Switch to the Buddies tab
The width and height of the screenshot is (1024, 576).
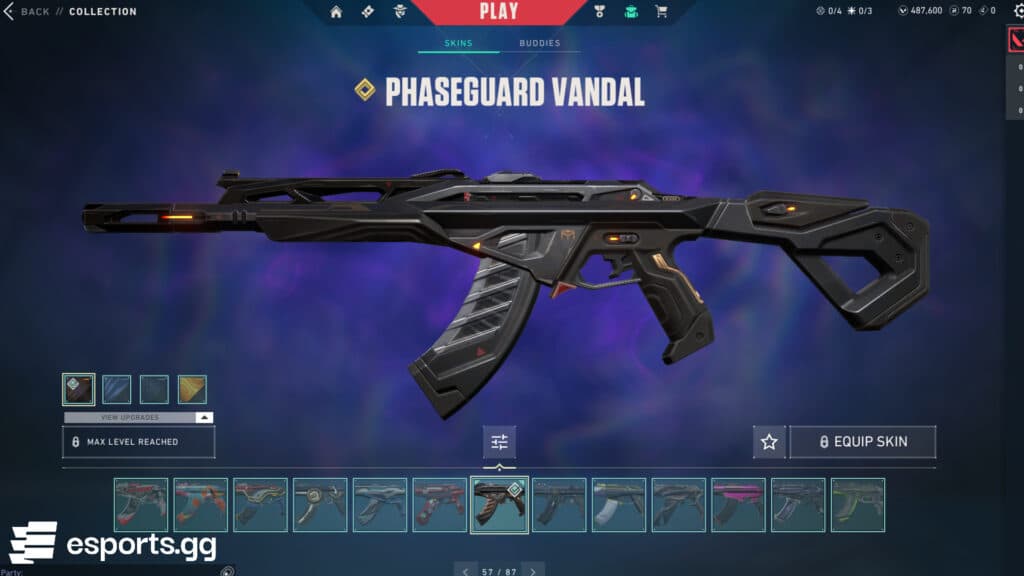pos(539,44)
